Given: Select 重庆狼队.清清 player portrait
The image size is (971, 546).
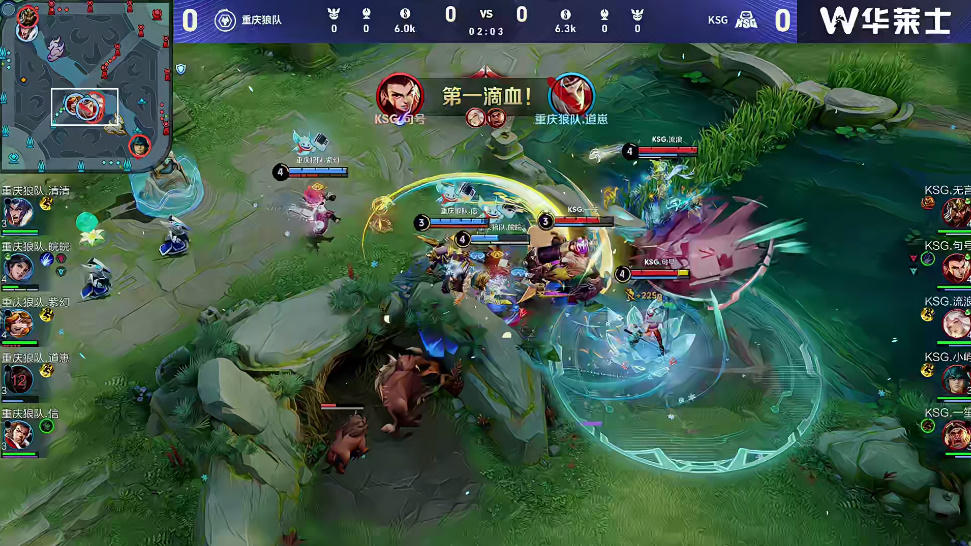Looking at the screenshot, I should 17,213.
